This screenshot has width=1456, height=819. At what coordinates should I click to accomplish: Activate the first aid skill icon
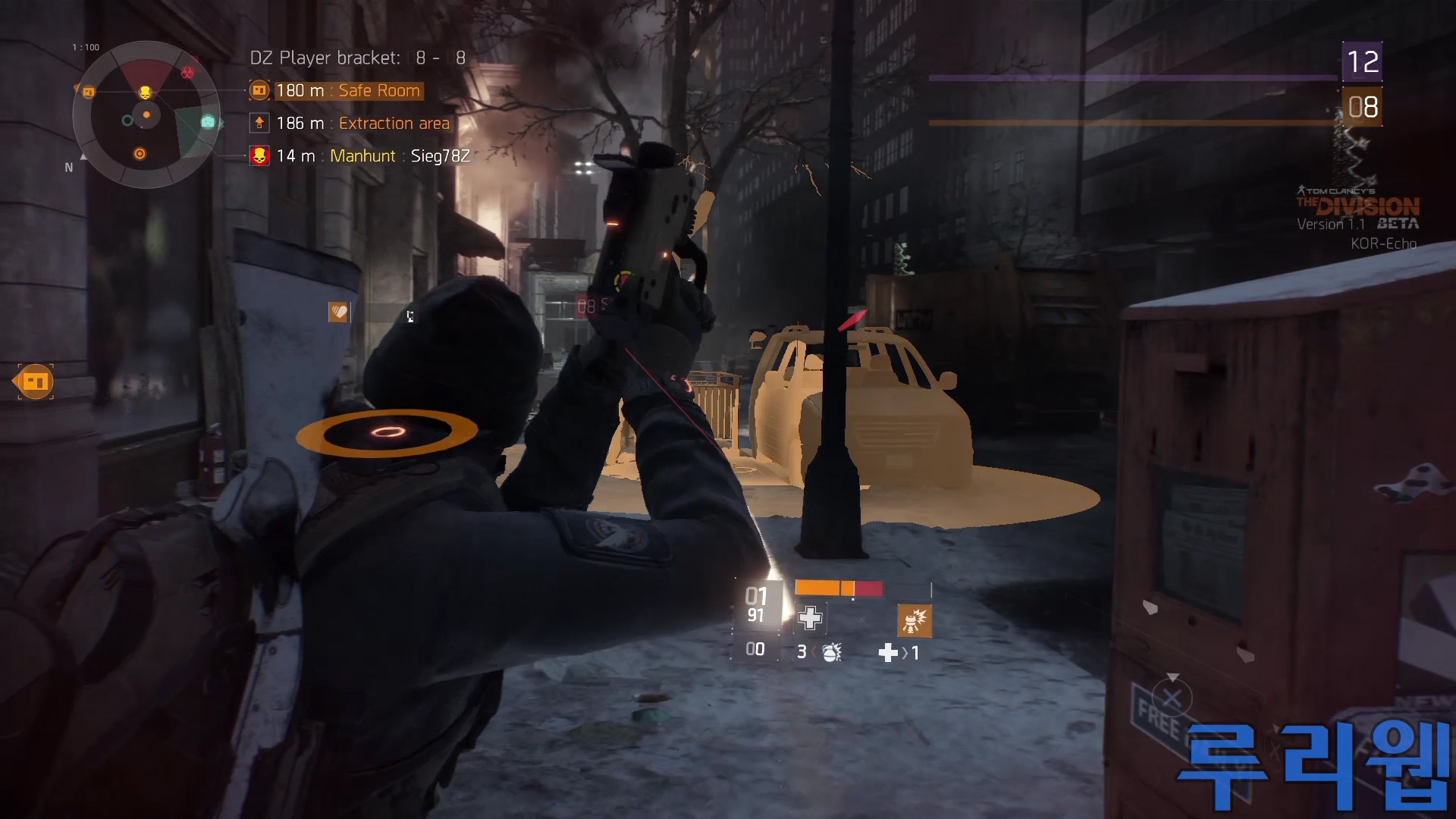coord(810,618)
